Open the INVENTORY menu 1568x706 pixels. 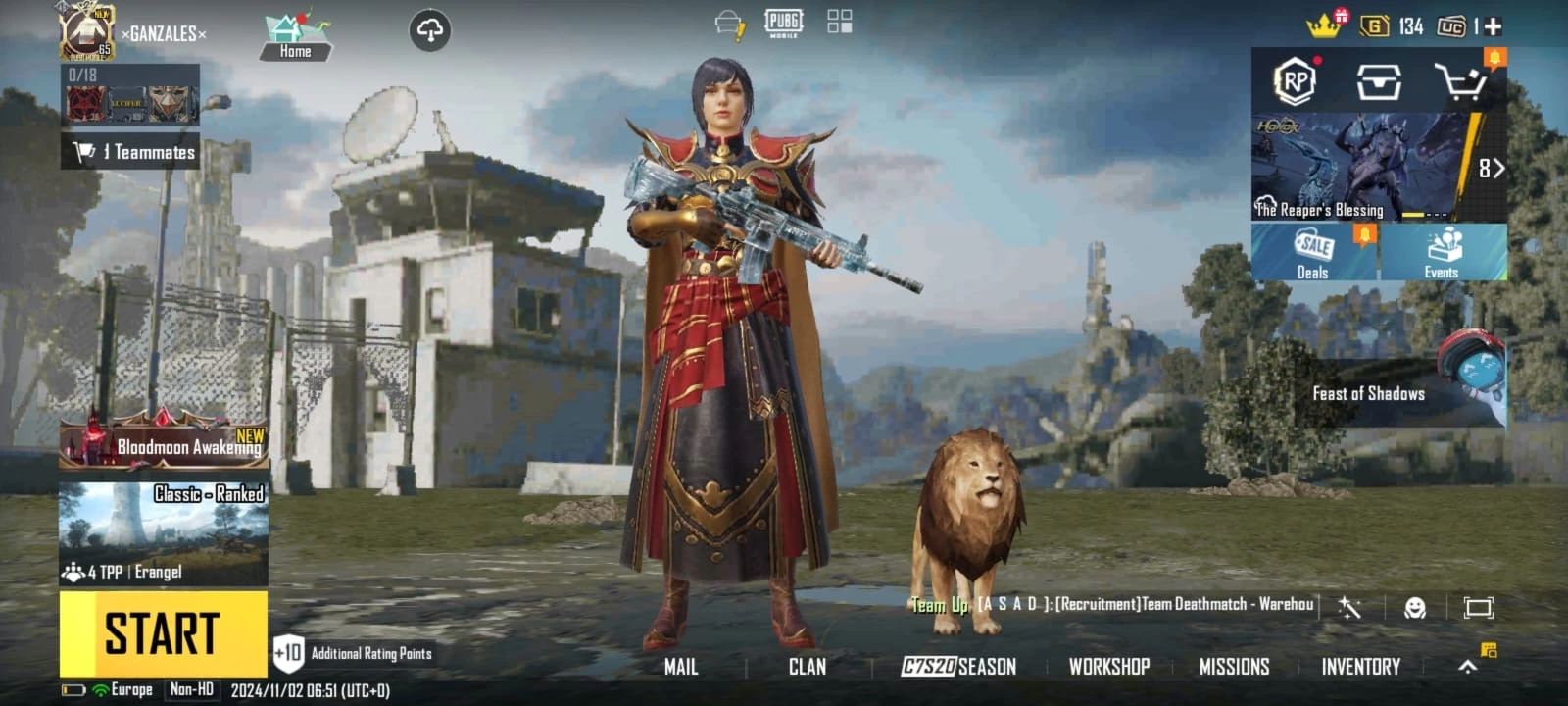pyautogui.click(x=1360, y=667)
